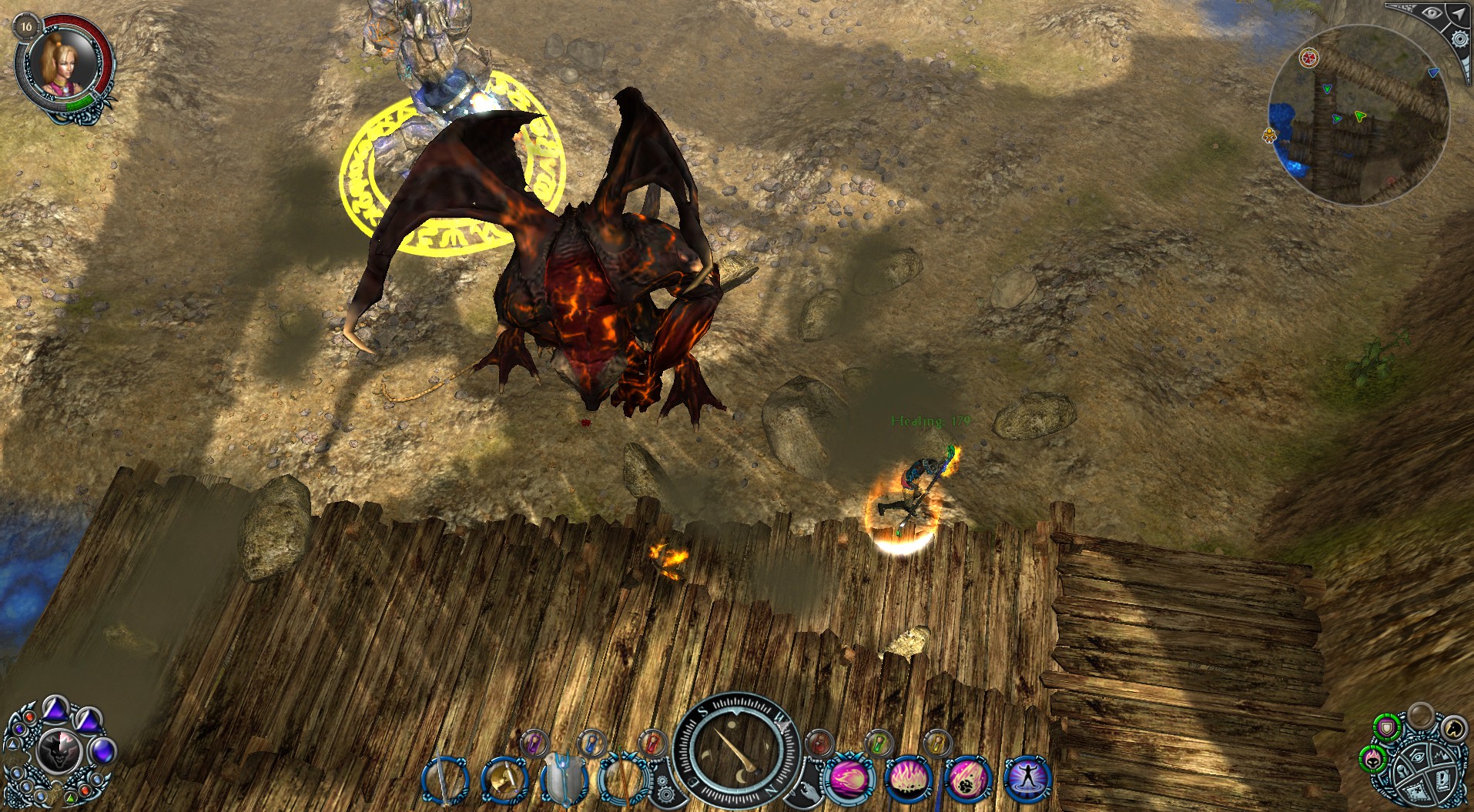The height and width of the screenshot is (812, 1474).
Task: Cast the pink fireball combat art
Action: point(849,779)
